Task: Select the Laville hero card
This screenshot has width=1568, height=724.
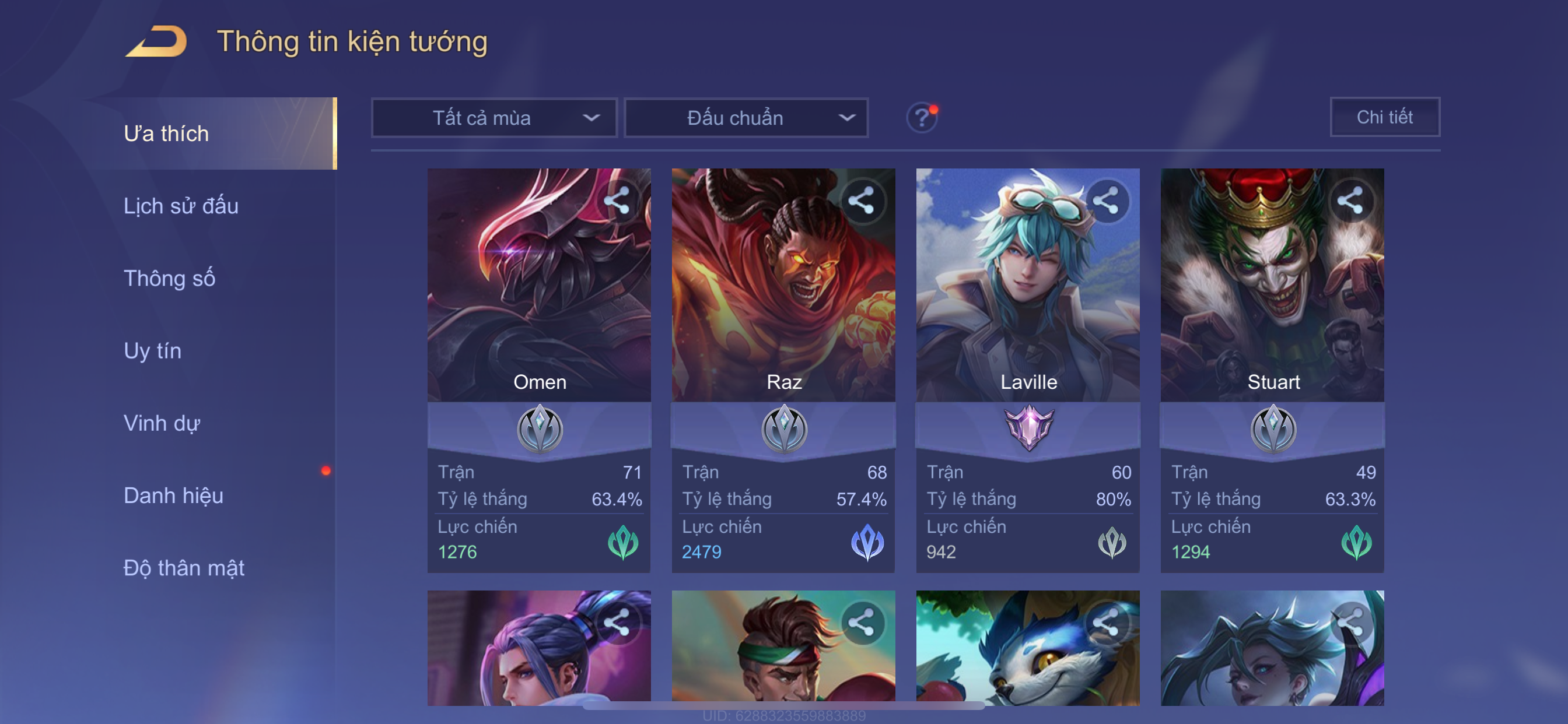Action: (x=1027, y=304)
